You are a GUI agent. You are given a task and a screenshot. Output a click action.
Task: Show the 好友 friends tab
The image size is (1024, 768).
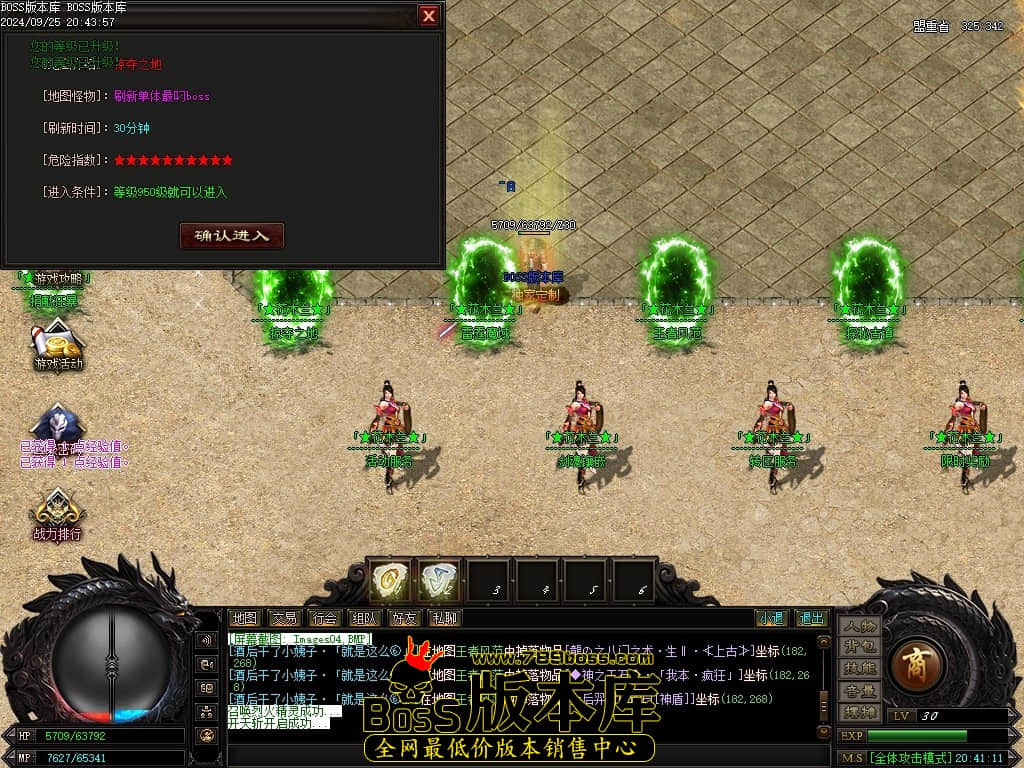coord(404,618)
